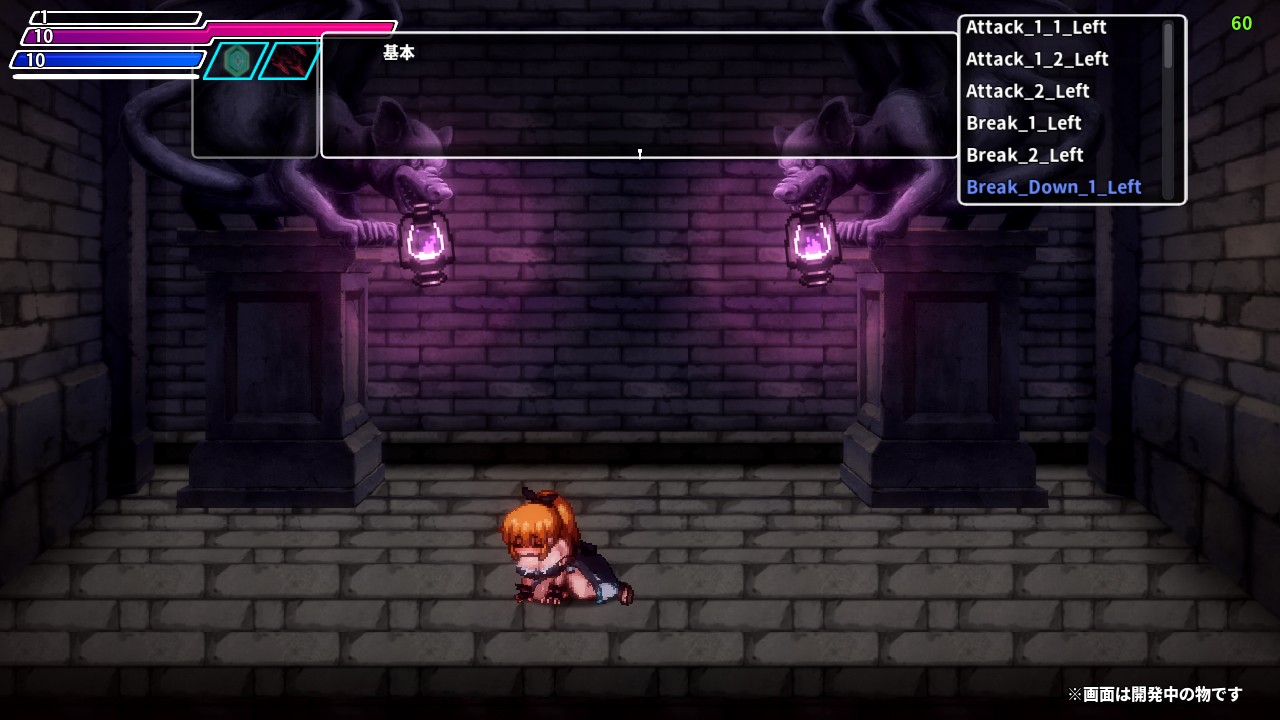Select the teal hexagon skill icon
The height and width of the screenshot is (720, 1280).
[x=237, y=61]
